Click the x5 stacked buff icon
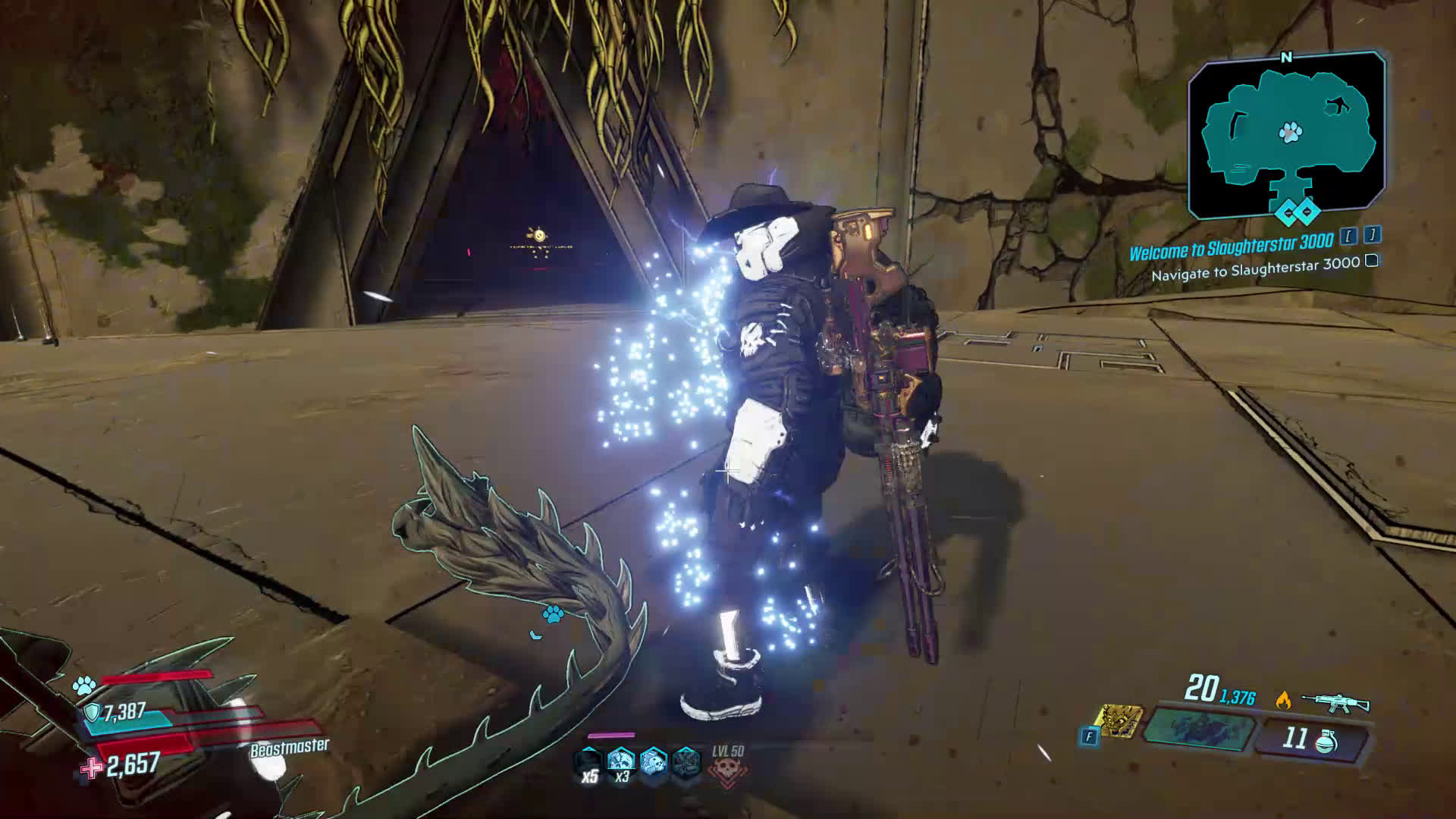1456x819 pixels. [x=589, y=762]
